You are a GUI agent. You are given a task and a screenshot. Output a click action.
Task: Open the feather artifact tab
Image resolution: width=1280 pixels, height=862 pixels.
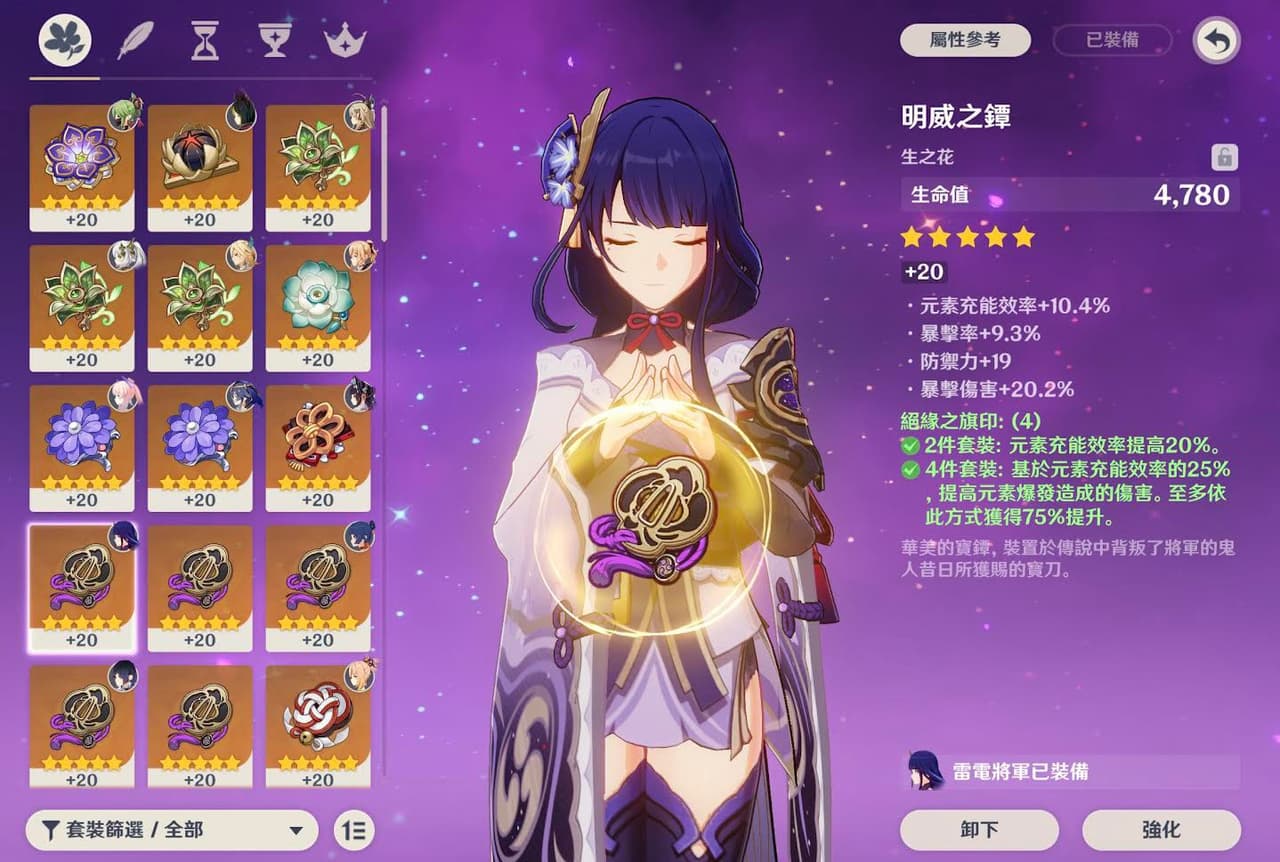pyautogui.click(x=135, y=42)
